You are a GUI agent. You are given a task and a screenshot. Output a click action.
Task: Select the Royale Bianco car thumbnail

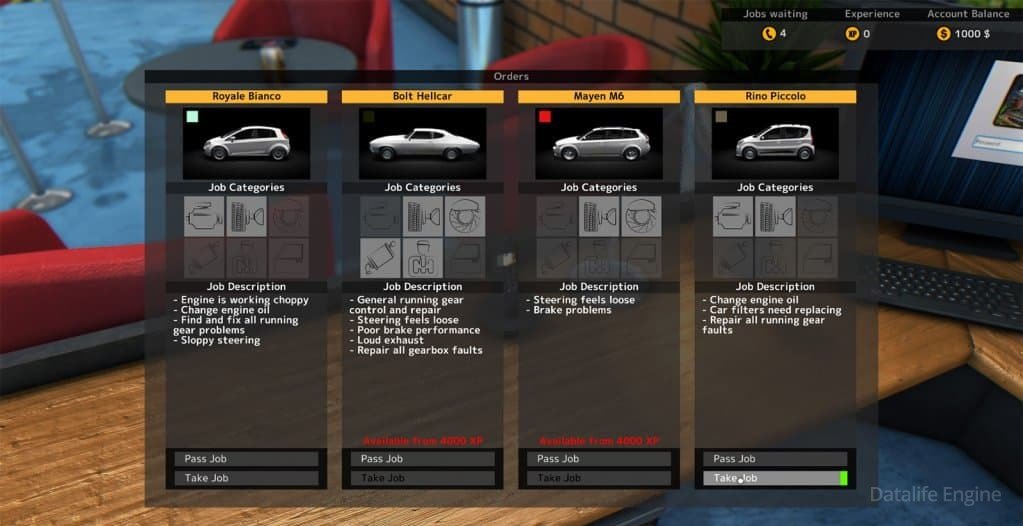(246, 144)
